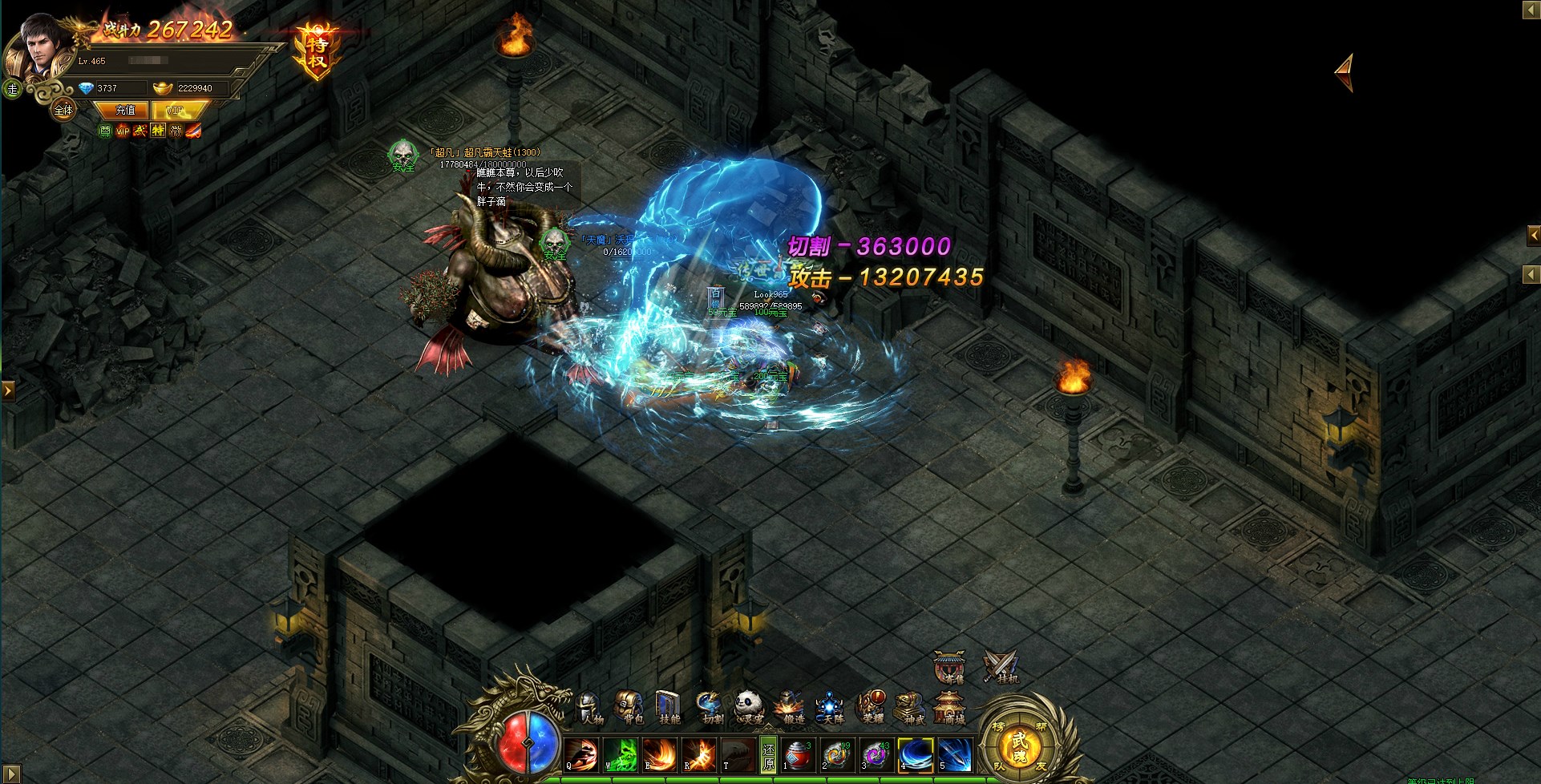Open the 人物 character panel
1541x784 pixels.
point(589,707)
